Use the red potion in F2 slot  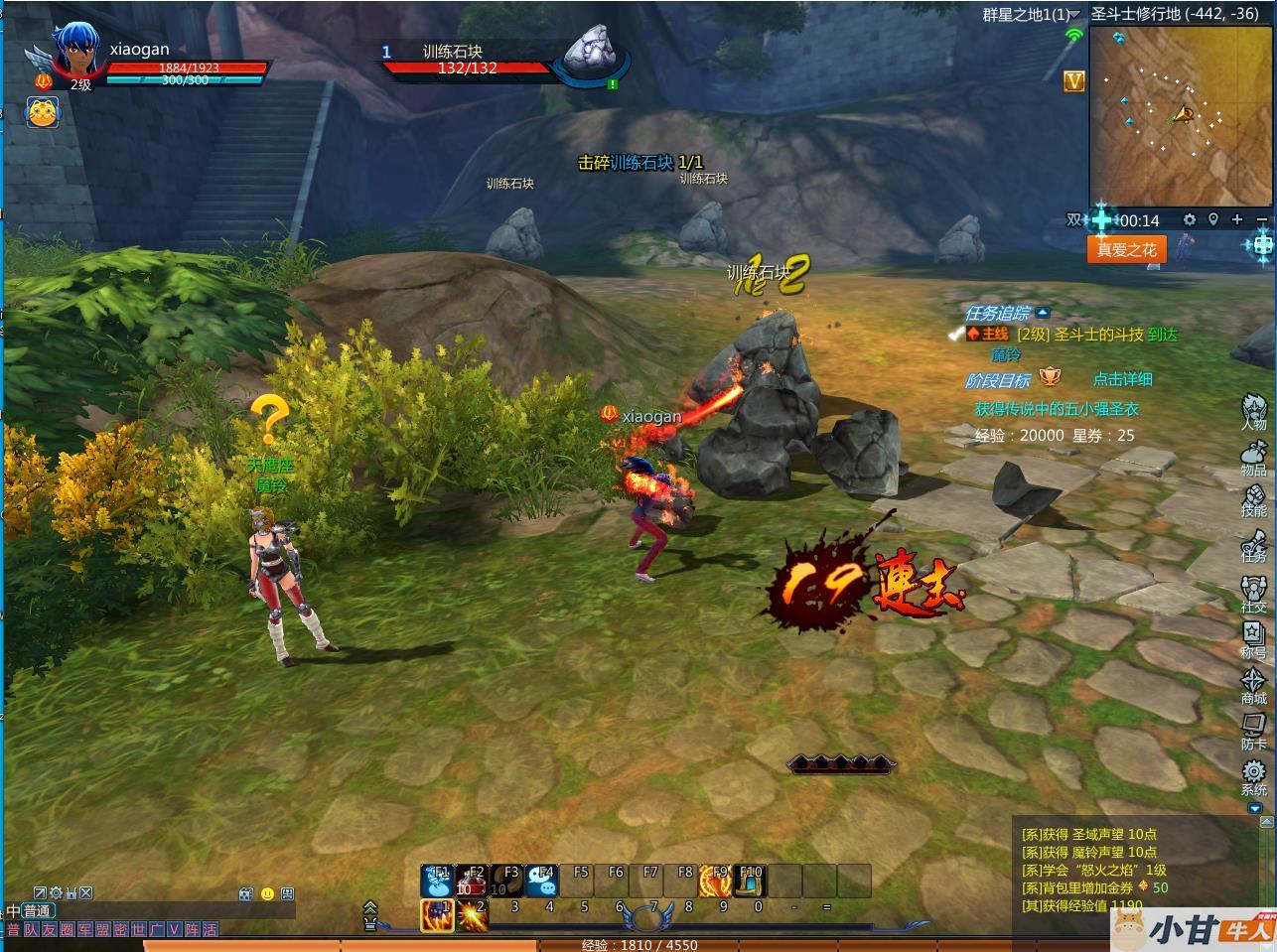(474, 881)
